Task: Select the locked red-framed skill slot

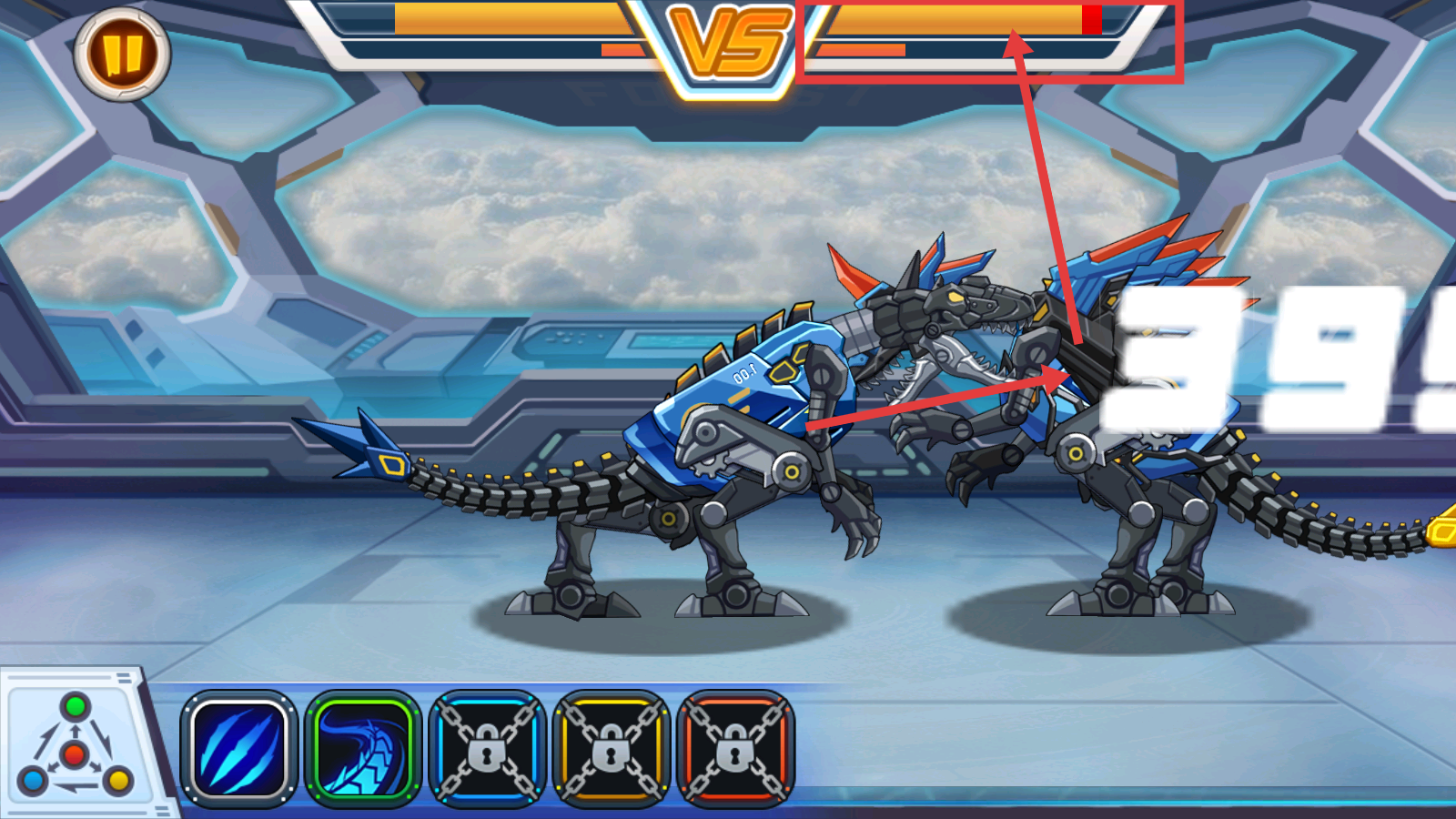Action: pos(735,749)
